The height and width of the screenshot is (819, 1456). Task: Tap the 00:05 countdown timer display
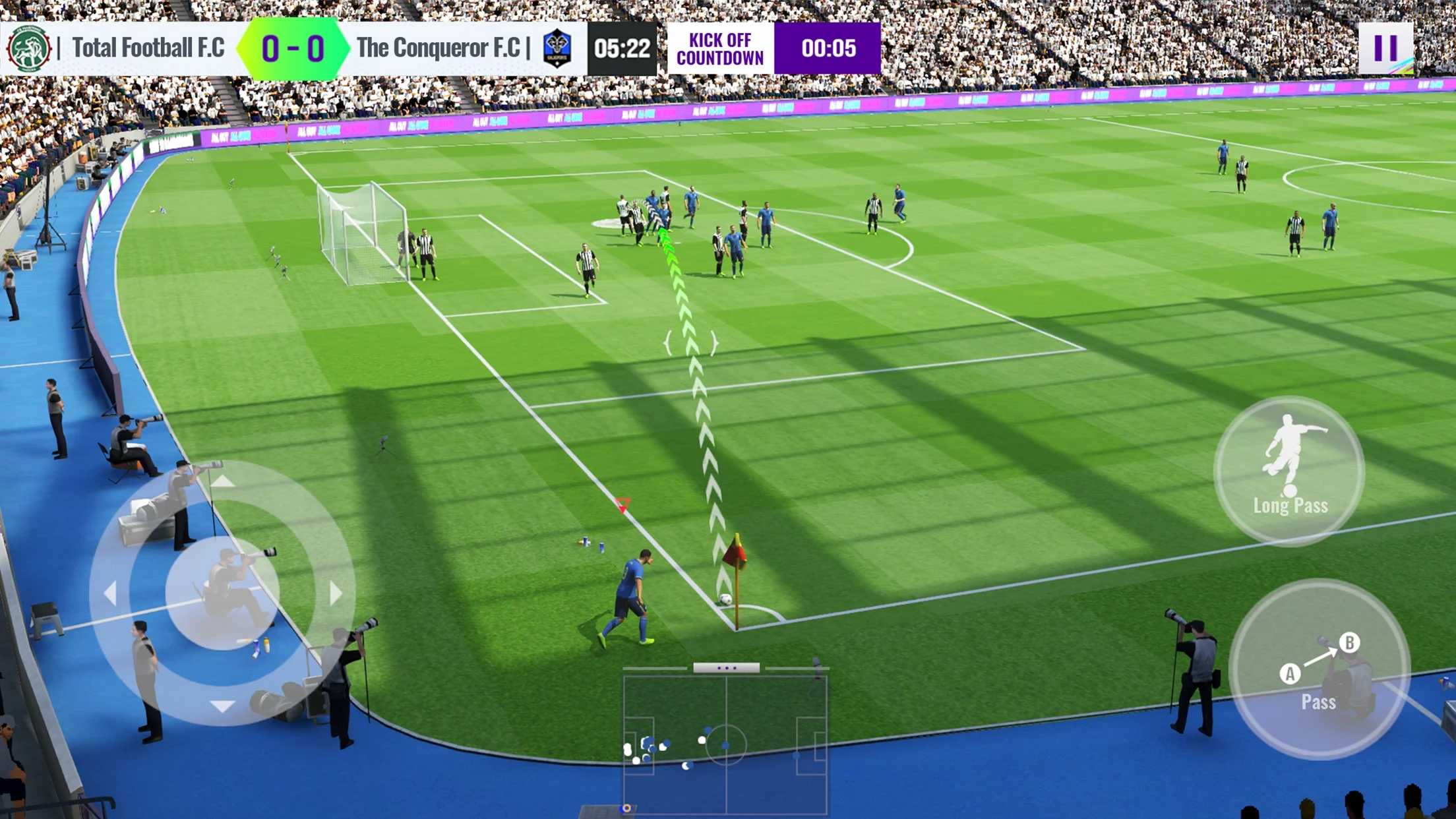[828, 47]
